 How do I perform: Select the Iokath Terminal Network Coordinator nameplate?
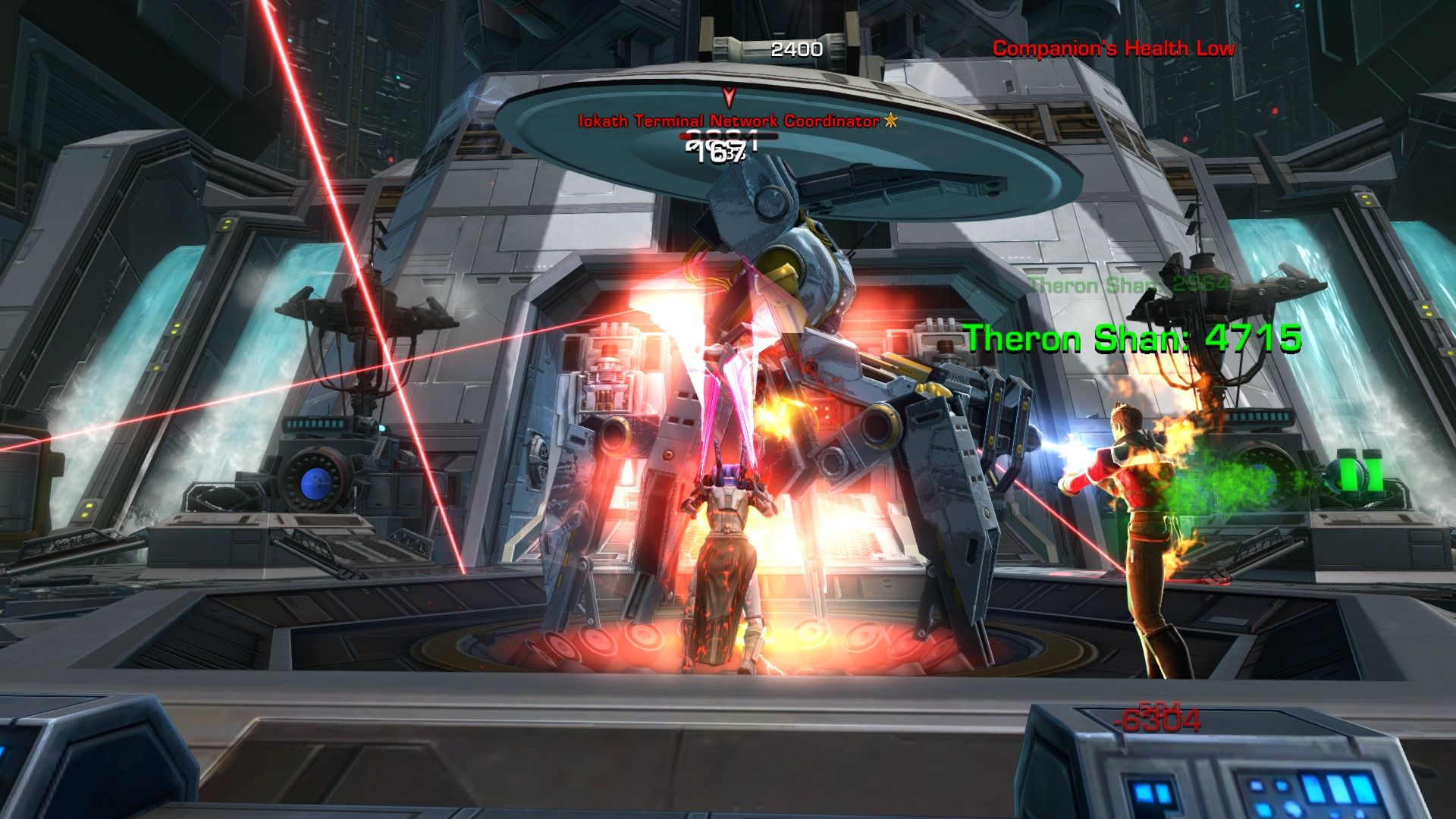click(x=729, y=121)
